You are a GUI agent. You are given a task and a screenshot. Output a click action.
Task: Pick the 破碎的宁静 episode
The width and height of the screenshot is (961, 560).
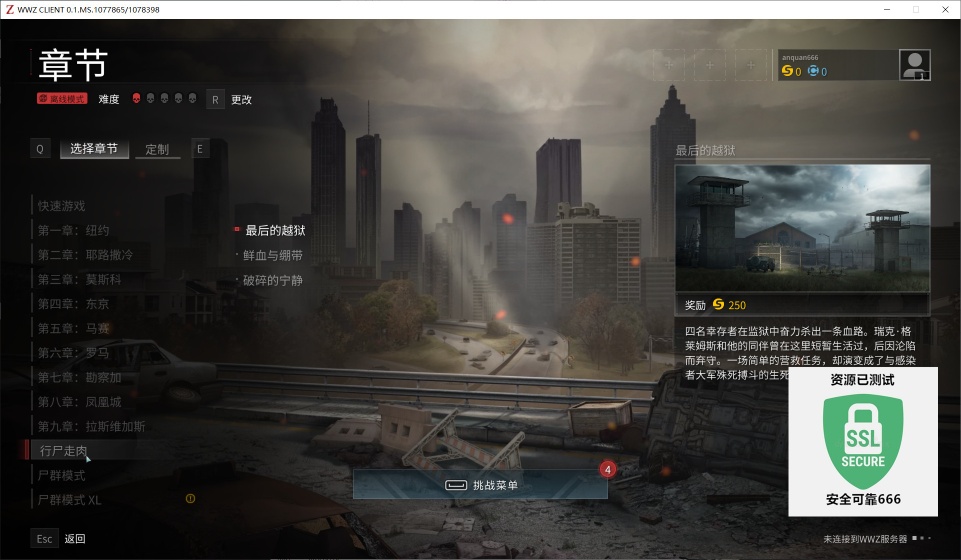pyautogui.click(x=273, y=280)
